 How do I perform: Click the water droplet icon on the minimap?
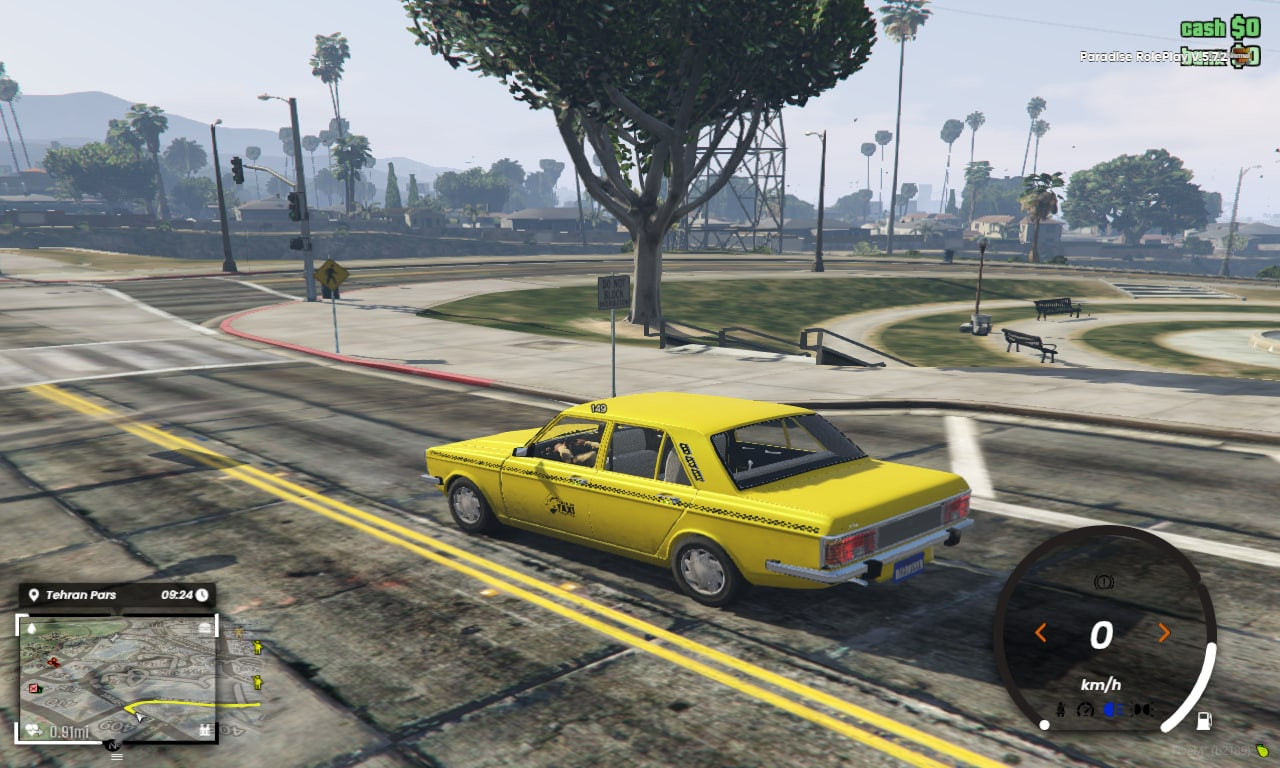point(33,628)
